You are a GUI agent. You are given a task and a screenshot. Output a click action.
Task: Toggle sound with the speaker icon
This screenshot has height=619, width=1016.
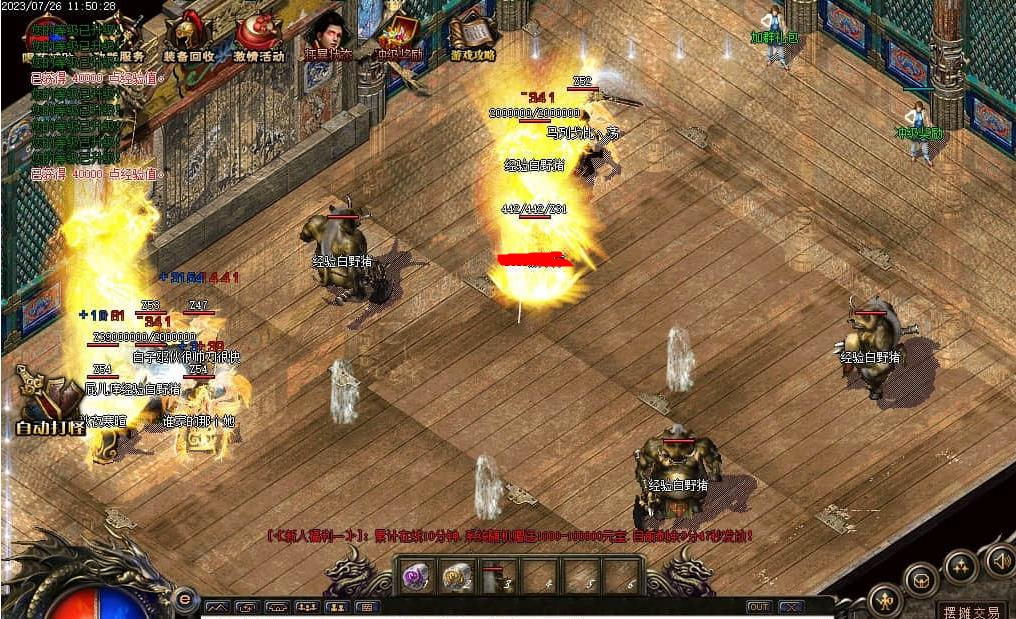[x=999, y=560]
